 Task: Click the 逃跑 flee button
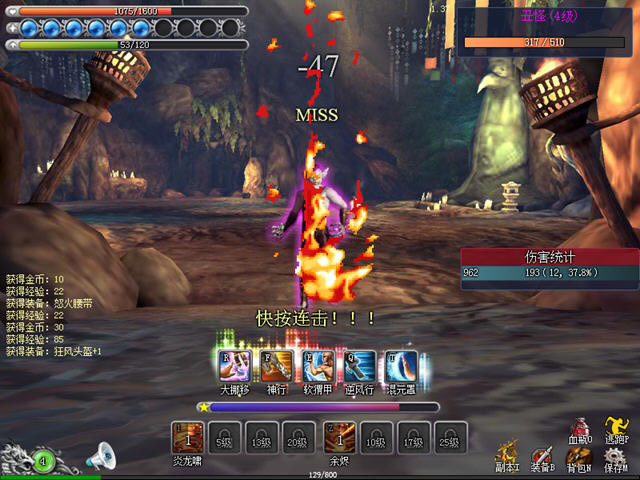tap(616, 430)
